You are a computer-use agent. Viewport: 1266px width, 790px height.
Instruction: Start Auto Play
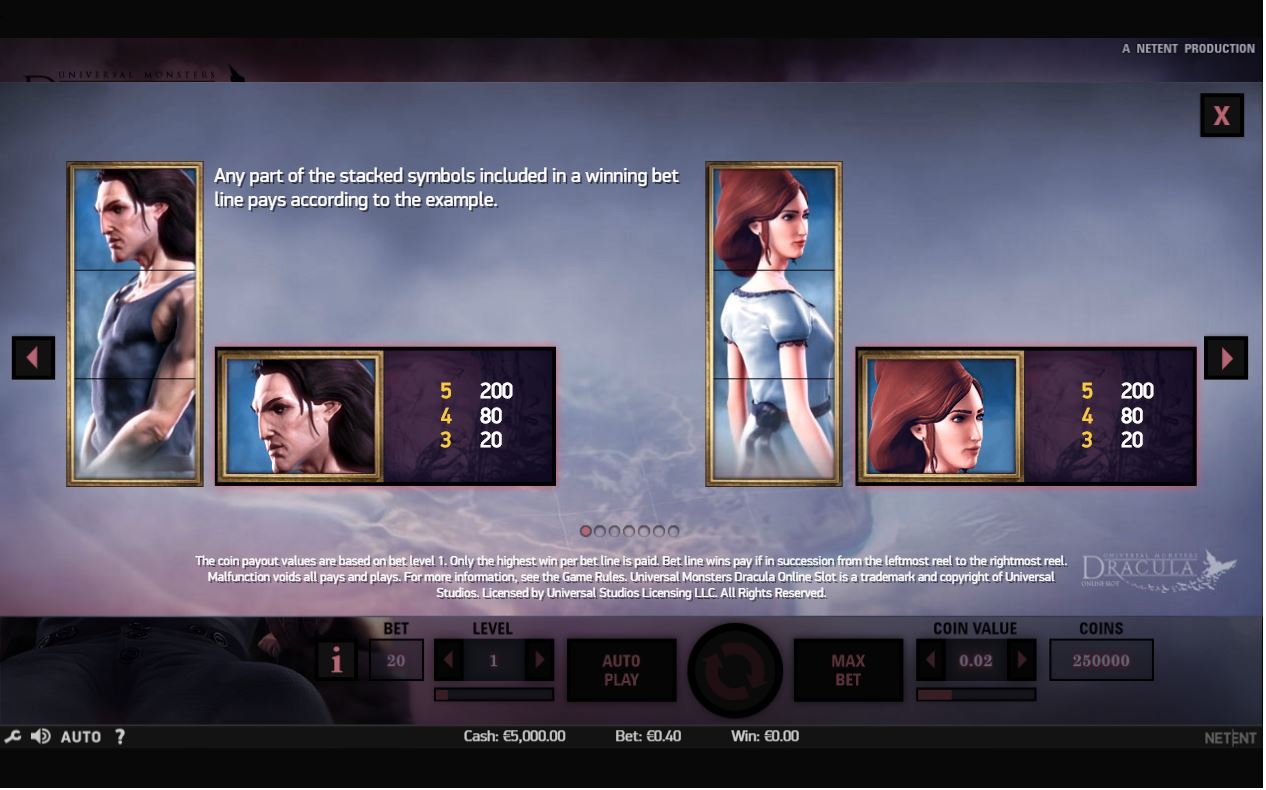tap(621, 670)
